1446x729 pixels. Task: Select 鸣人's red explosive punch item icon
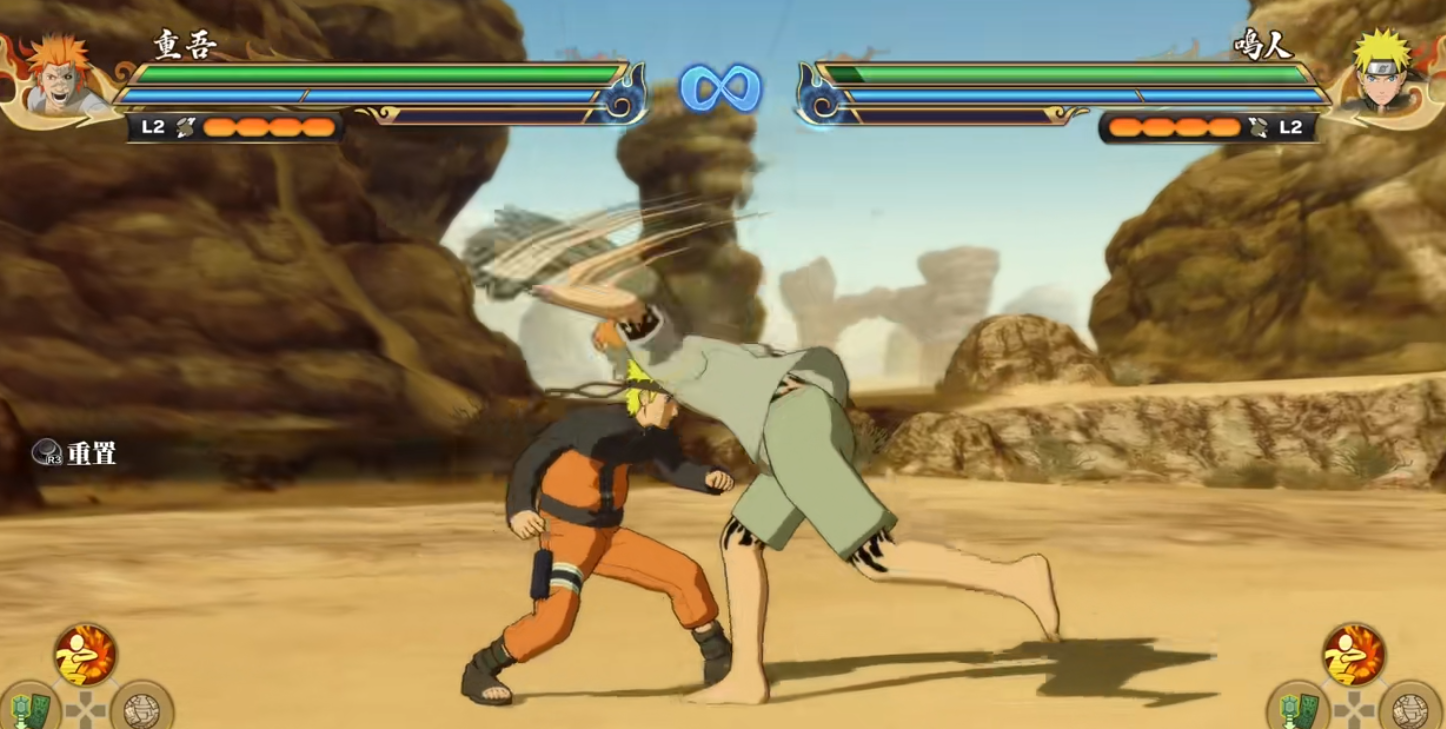1354,655
